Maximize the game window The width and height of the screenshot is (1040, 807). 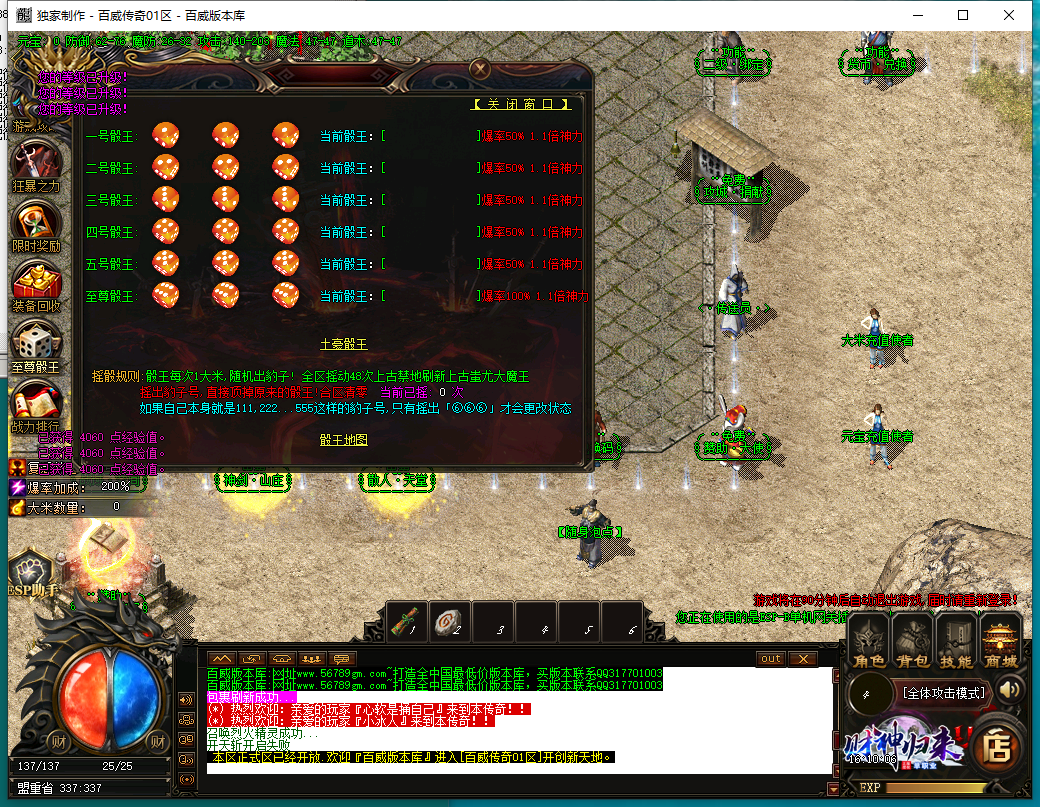coord(963,15)
